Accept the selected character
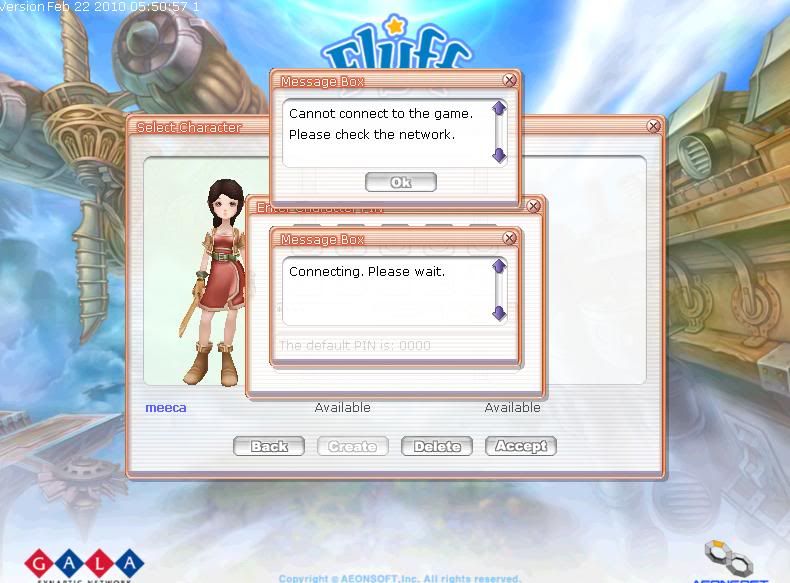790x583 pixels. pyautogui.click(x=521, y=446)
